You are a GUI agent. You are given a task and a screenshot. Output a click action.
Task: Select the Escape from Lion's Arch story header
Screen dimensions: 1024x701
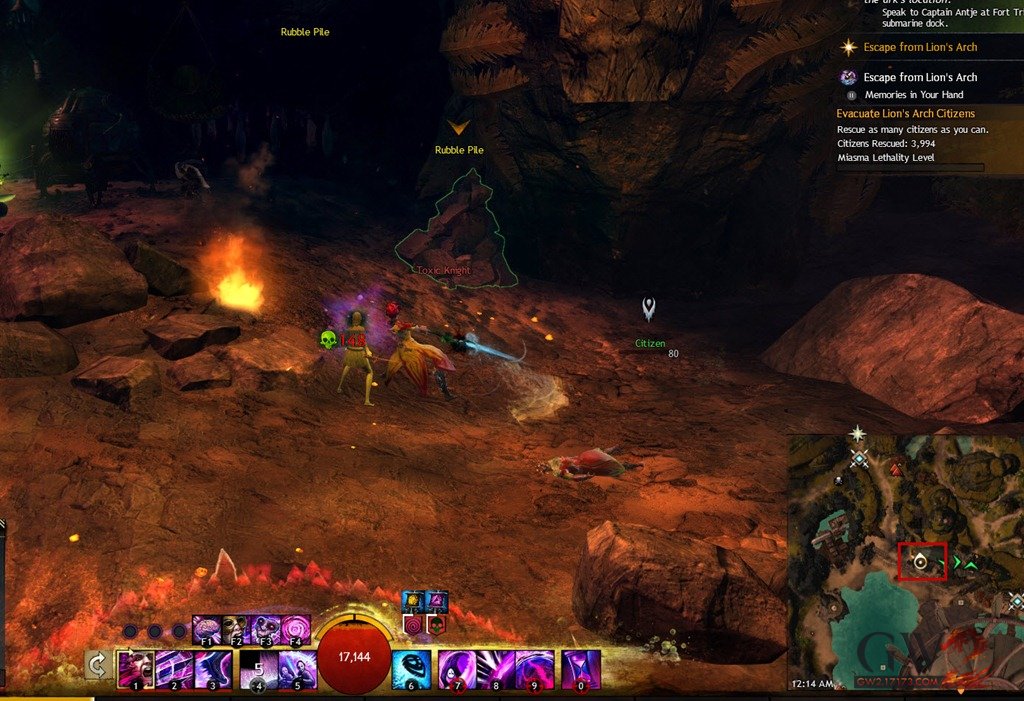[x=920, y=47]
